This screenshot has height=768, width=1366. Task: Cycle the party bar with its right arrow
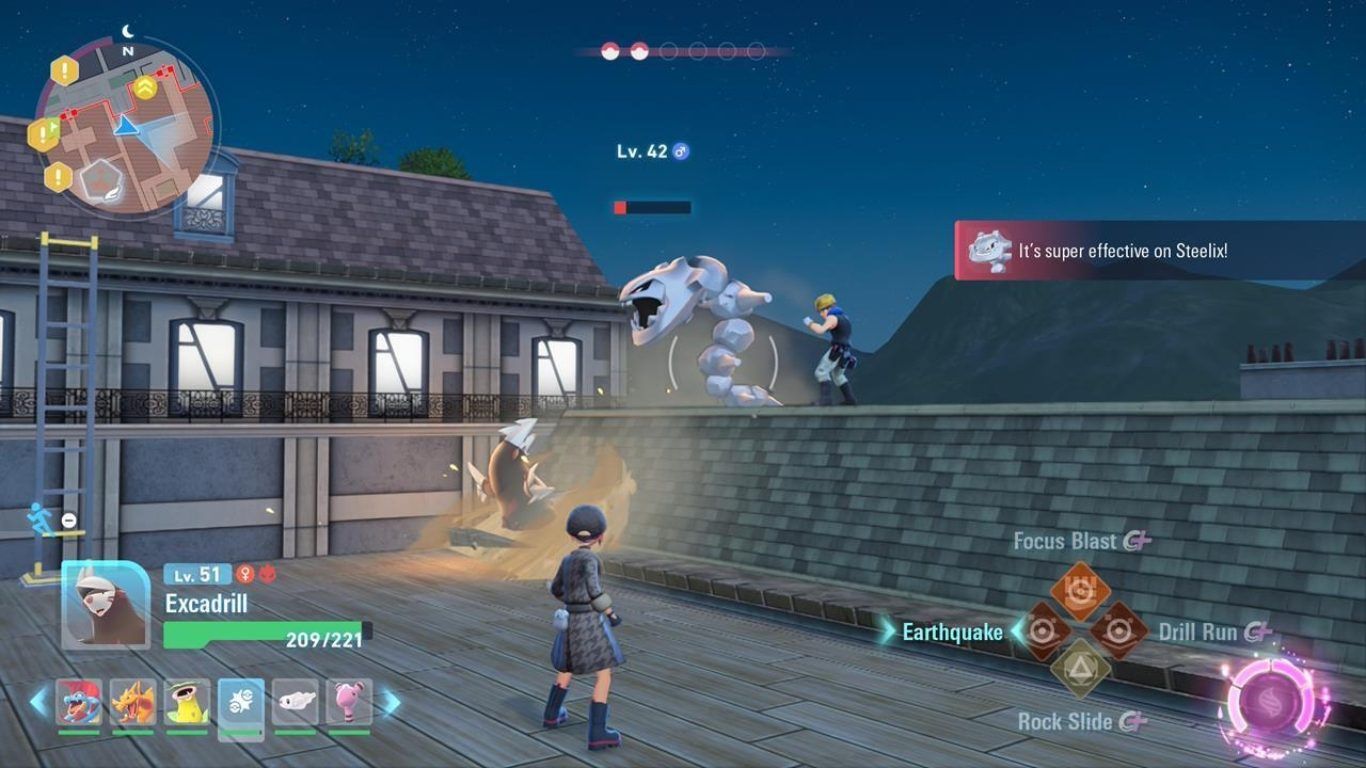[391, 702]
